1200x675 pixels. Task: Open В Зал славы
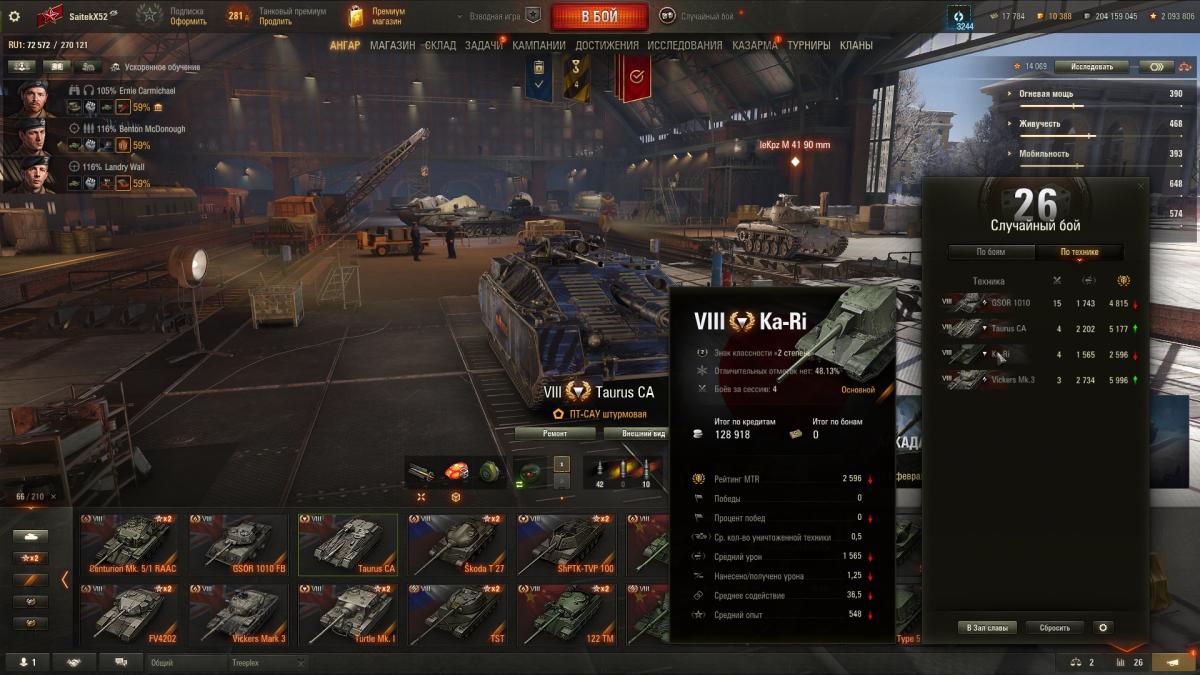coord(987,628)
